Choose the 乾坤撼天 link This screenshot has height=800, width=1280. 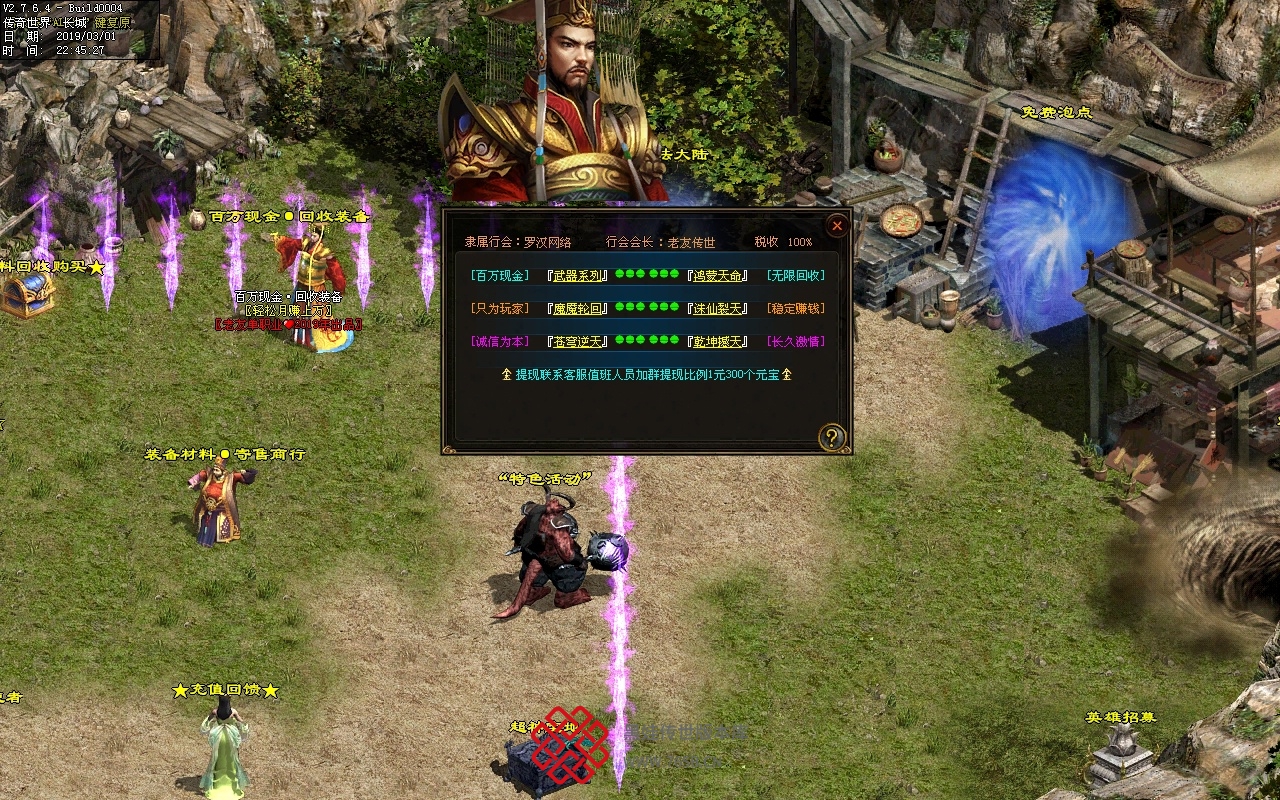pos(718,342)
